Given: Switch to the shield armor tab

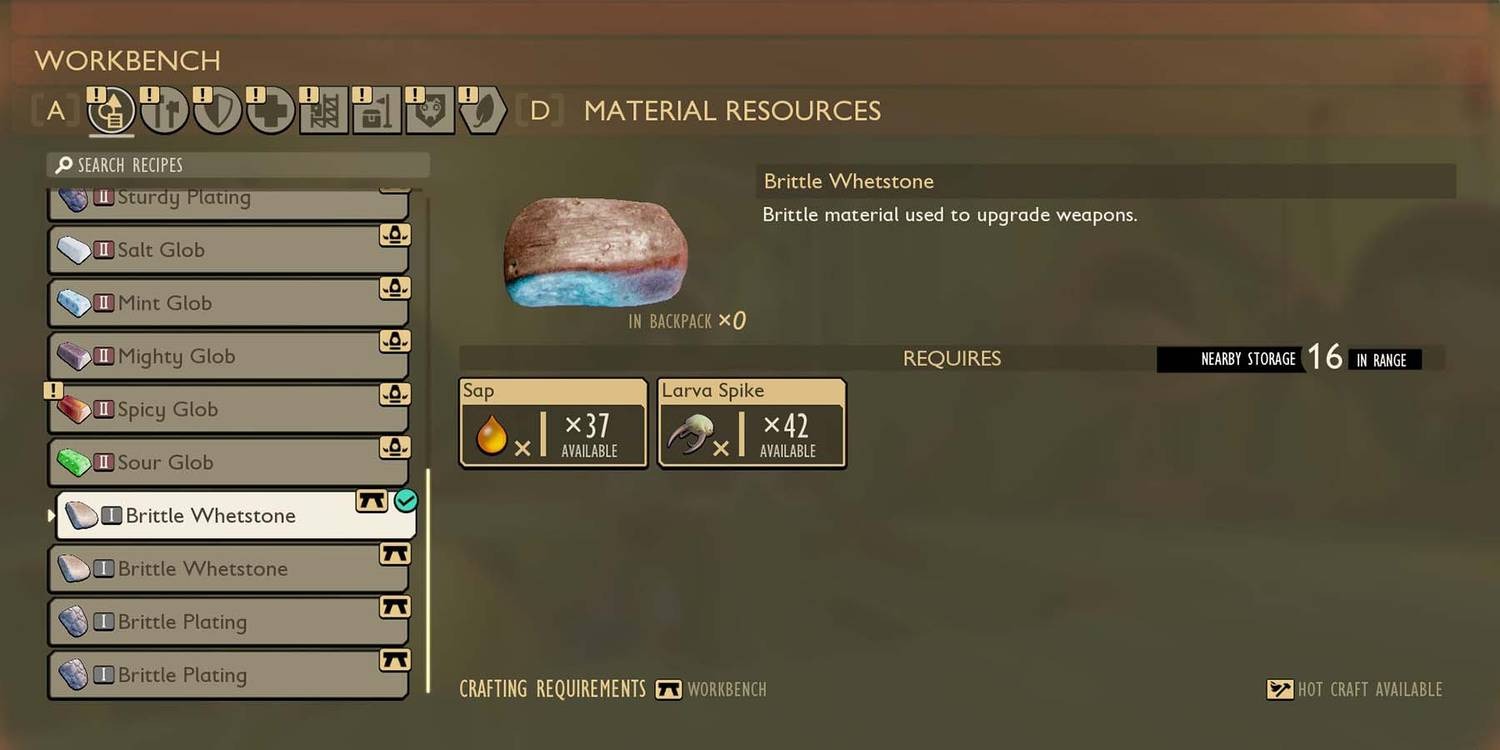Looking at the screenshot, I should click(x=217, y=111).
